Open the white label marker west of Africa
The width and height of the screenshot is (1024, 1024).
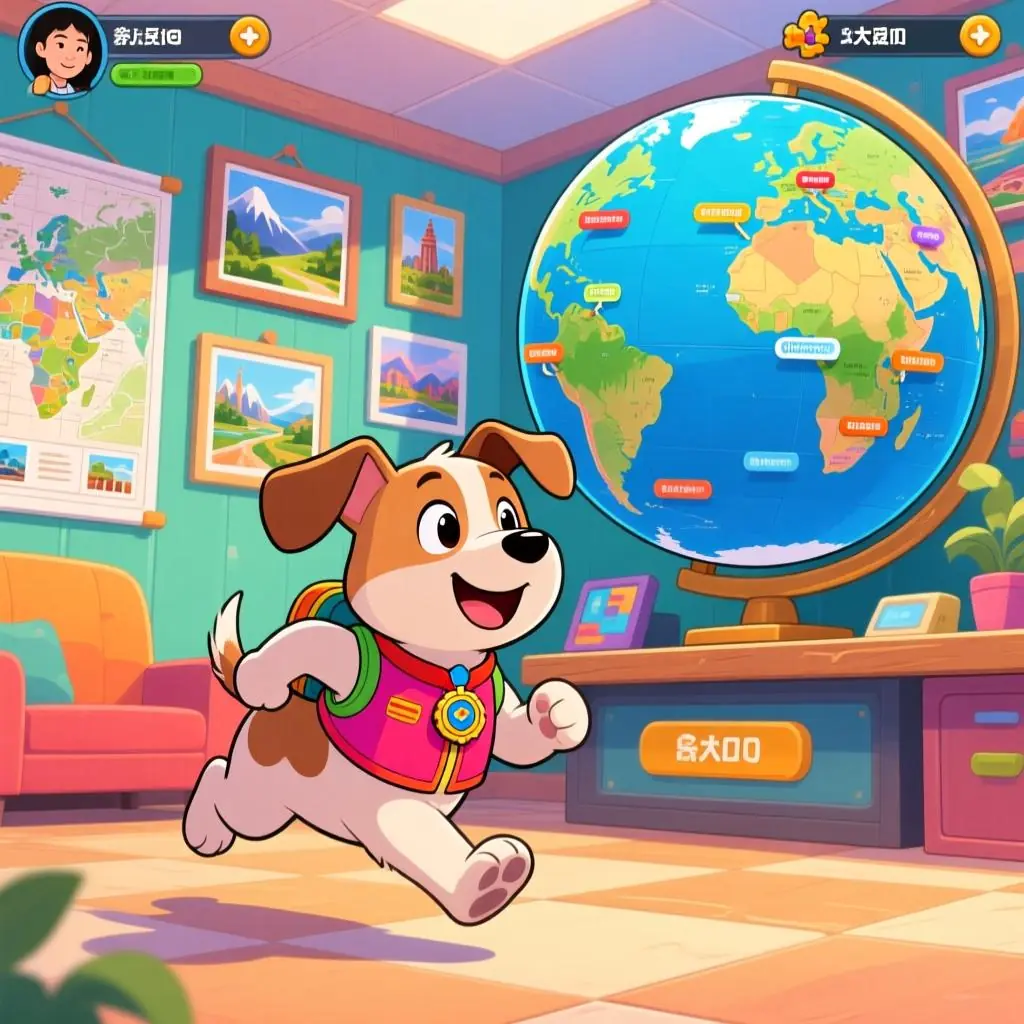click(x=807, y=347)
